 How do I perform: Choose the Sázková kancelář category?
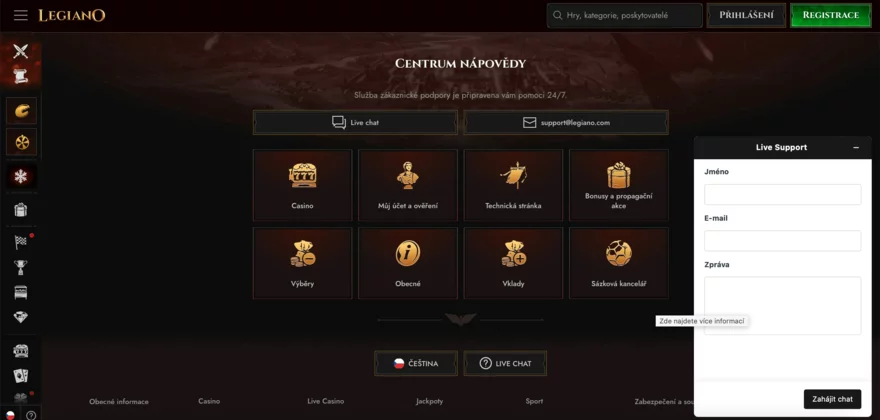coord(618,263)
